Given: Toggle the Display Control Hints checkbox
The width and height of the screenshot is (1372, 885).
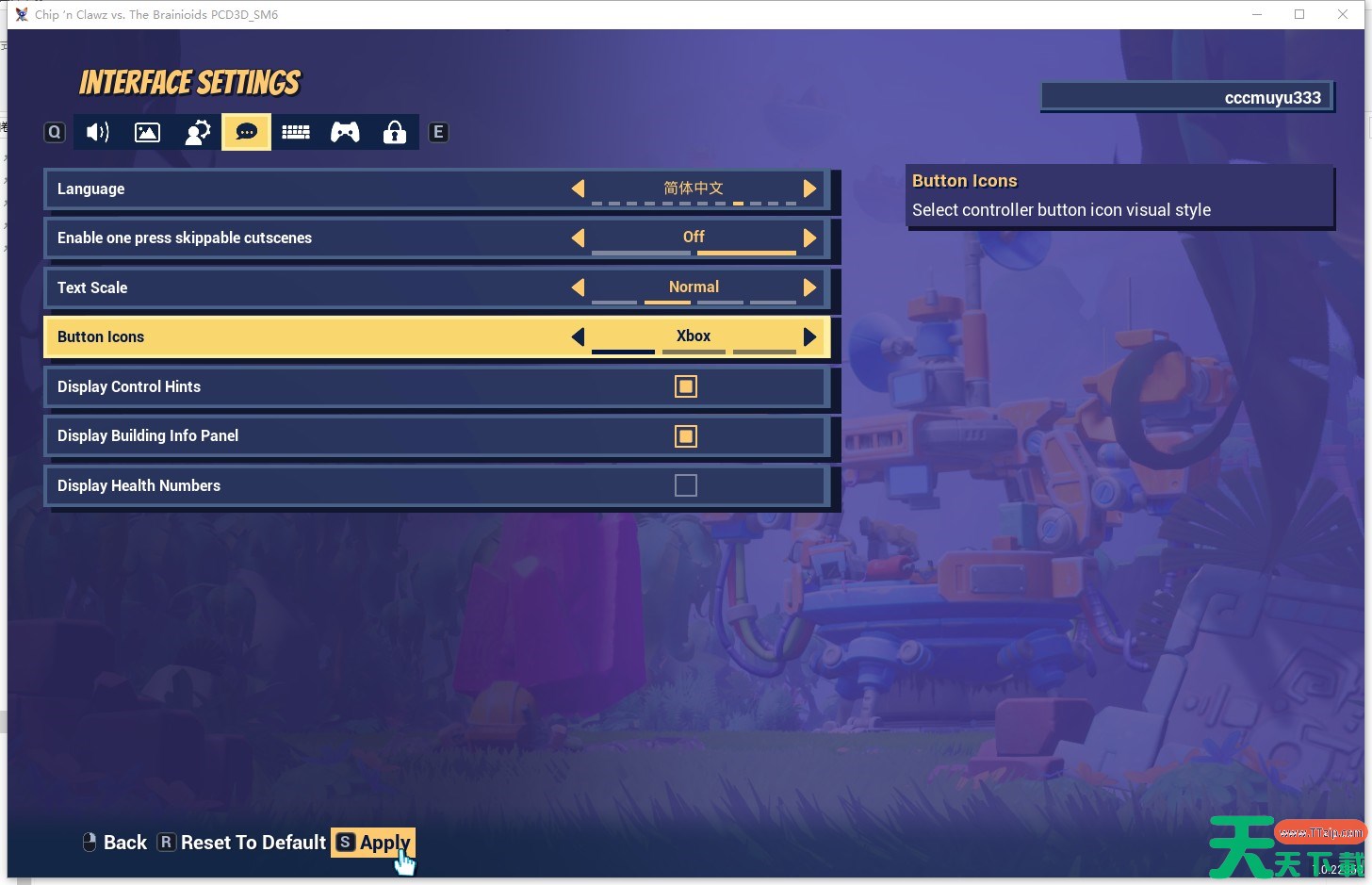Looking at the screenshot, I should [x=686, y=386].
